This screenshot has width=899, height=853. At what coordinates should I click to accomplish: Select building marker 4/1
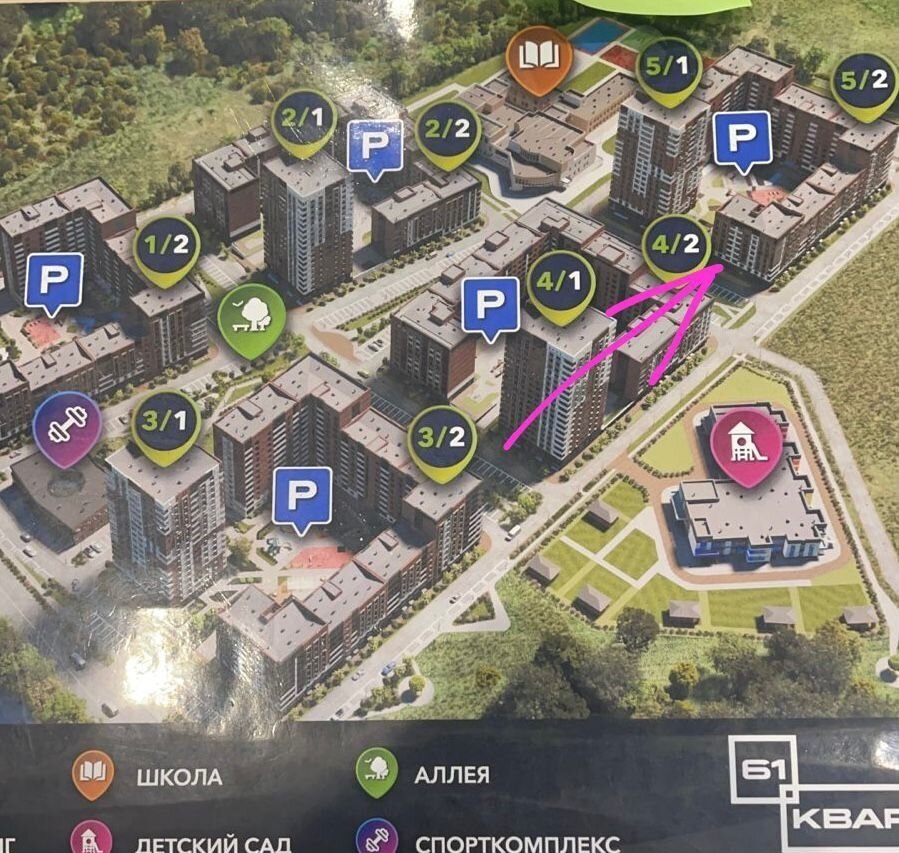pos(561,285)
